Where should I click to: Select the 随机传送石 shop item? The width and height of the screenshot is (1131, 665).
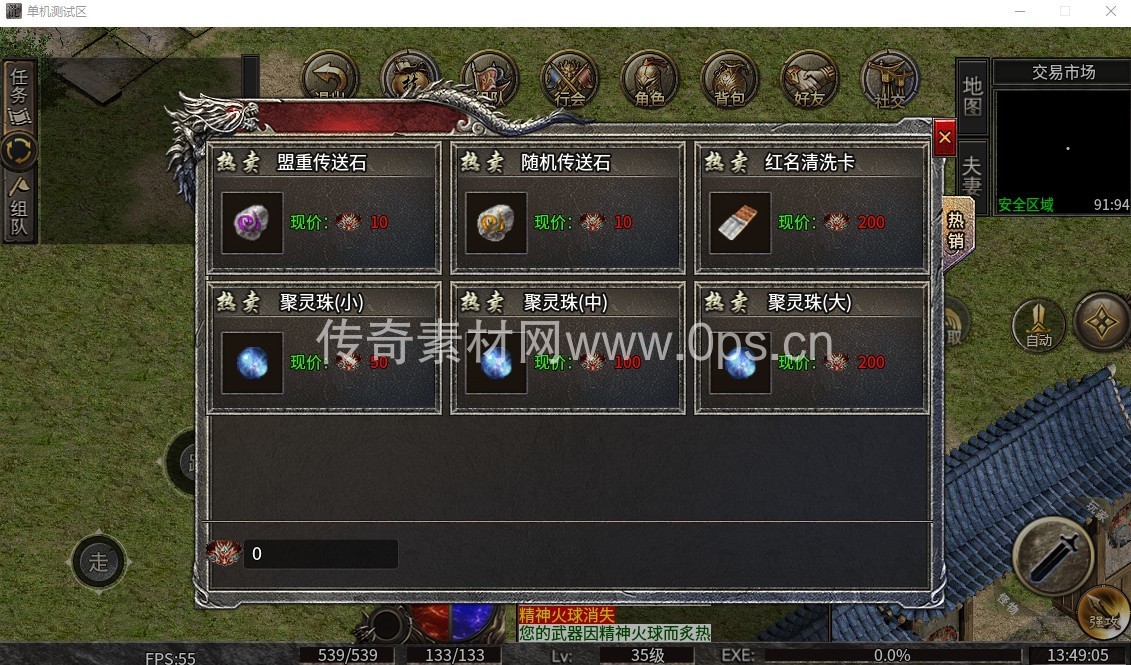pos(567,208)
